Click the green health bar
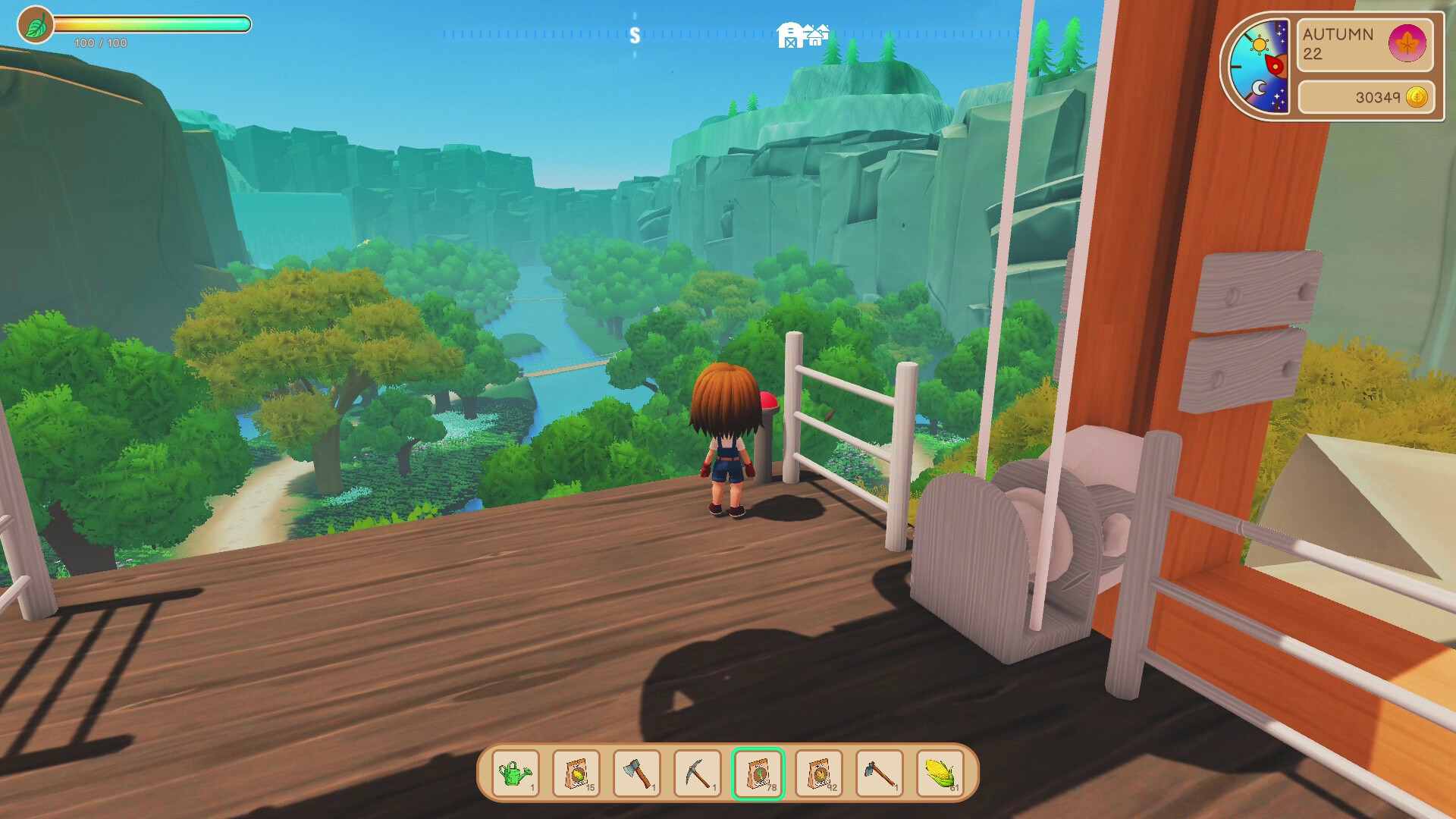The width and height of the screenshot is (1456, 819). (152, 24)
